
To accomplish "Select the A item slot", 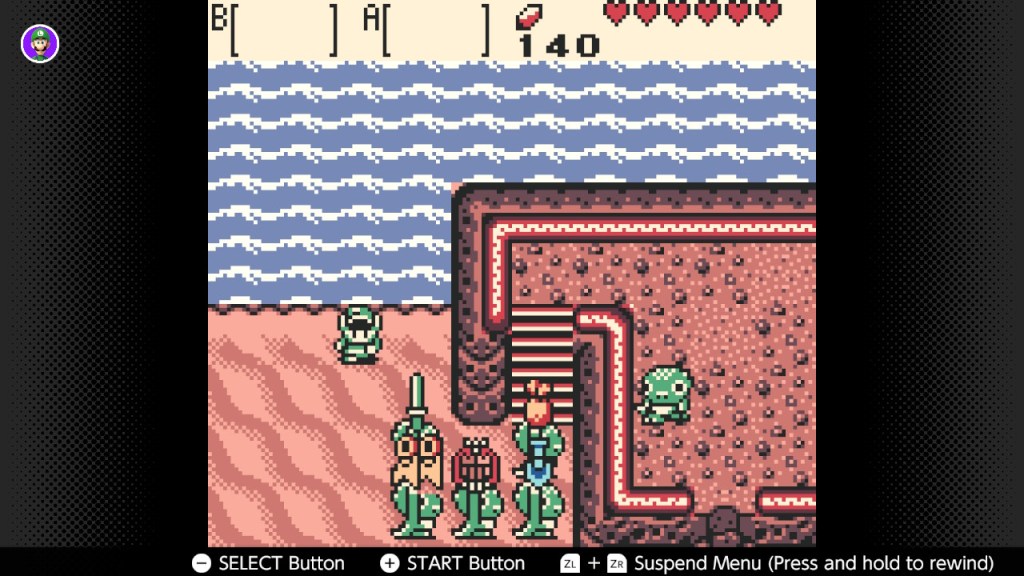I will pyautogui.click(x=437, y=29).
